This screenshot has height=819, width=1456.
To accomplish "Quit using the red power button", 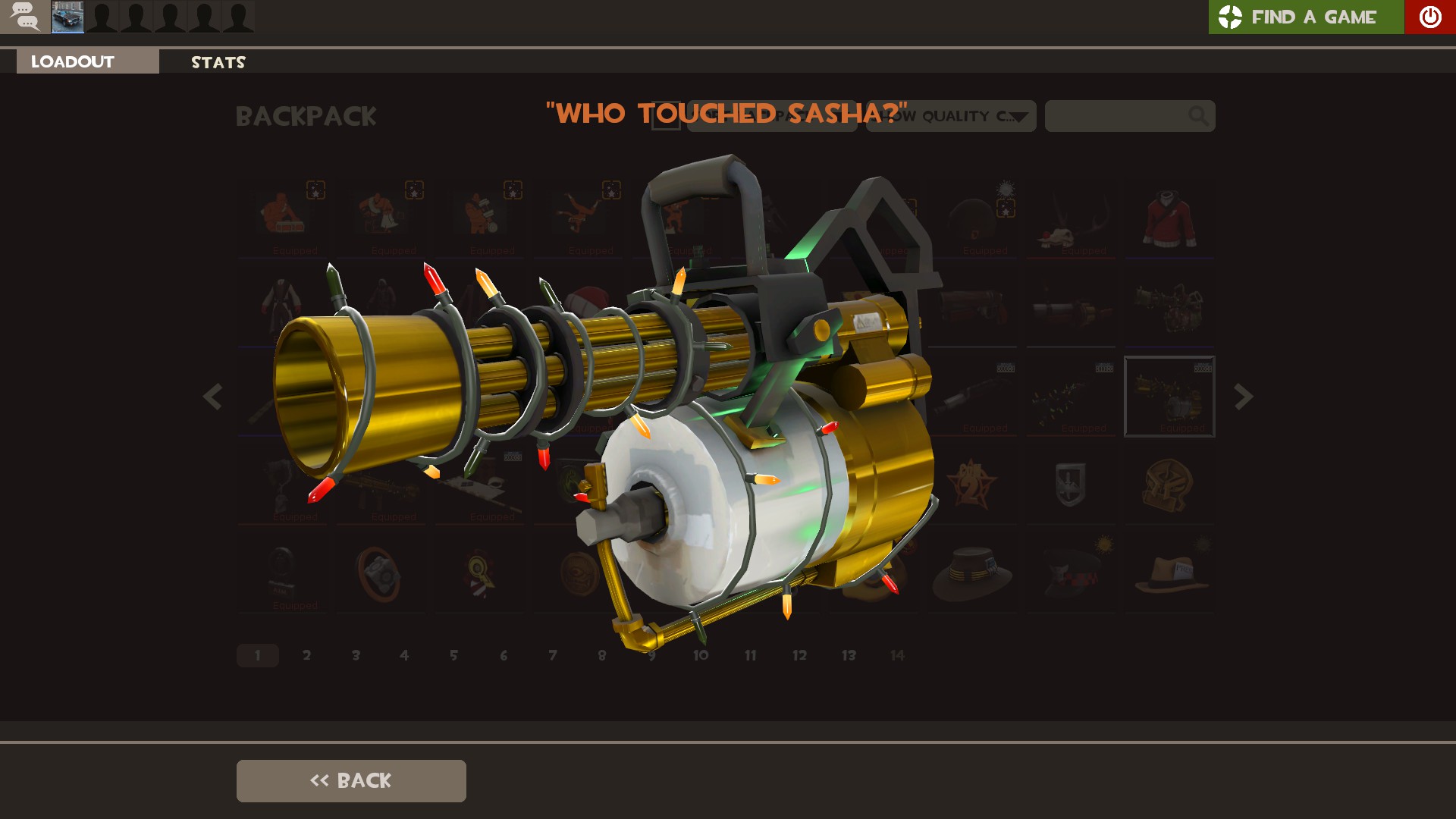I will [x=1429, y=17].
